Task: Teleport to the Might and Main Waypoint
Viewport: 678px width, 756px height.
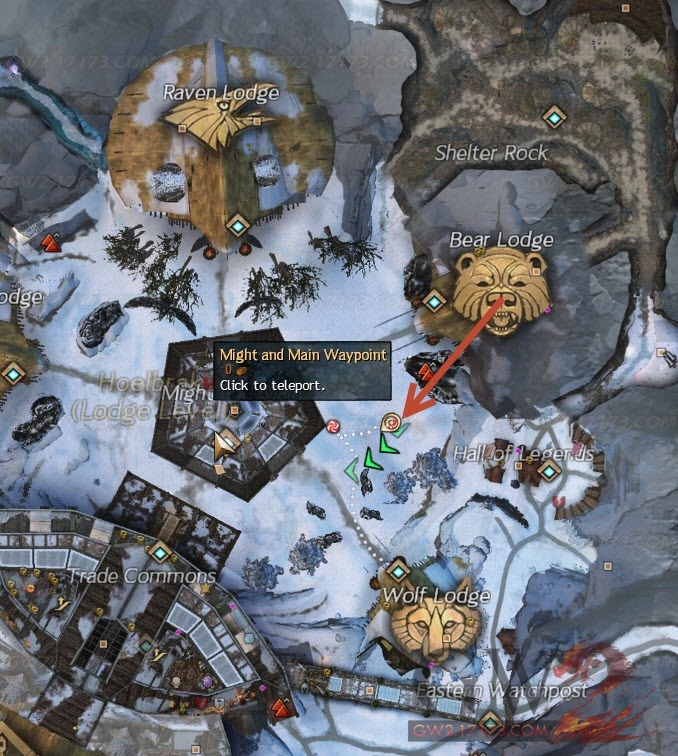Action: [226, 440]
